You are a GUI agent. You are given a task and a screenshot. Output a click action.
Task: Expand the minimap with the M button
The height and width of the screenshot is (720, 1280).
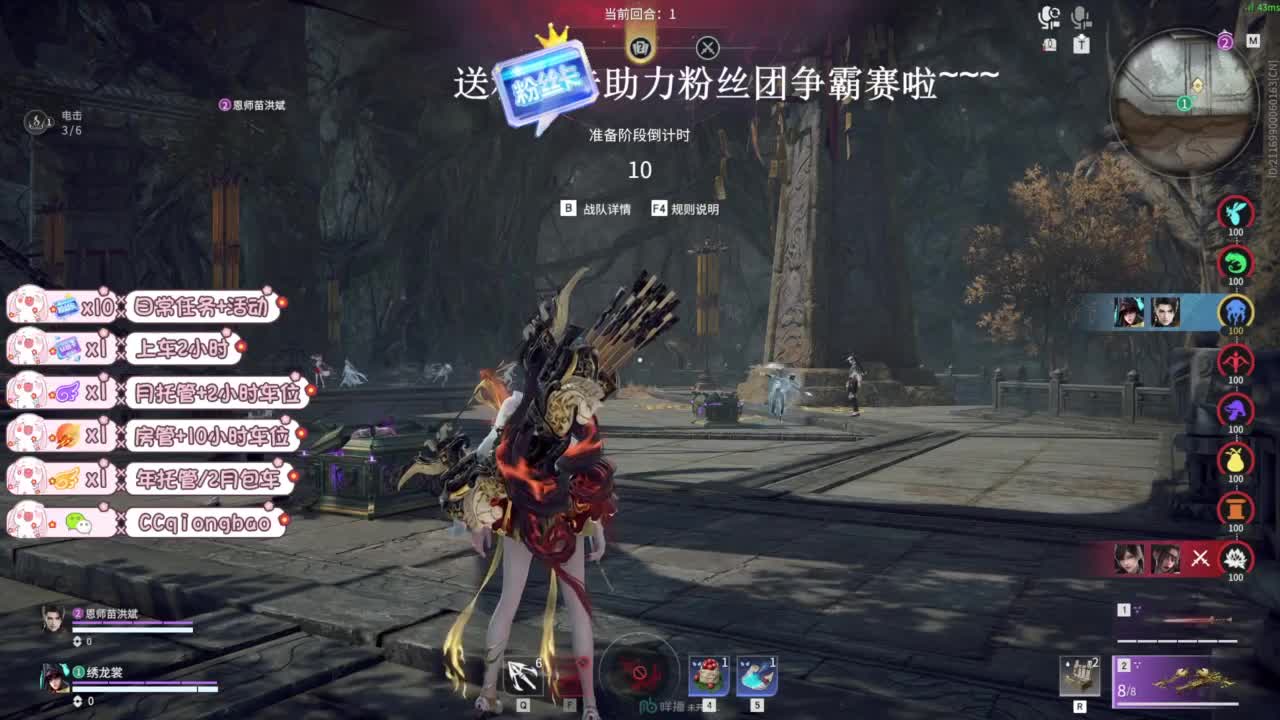pyautogui.click(x=1253, y=42)
